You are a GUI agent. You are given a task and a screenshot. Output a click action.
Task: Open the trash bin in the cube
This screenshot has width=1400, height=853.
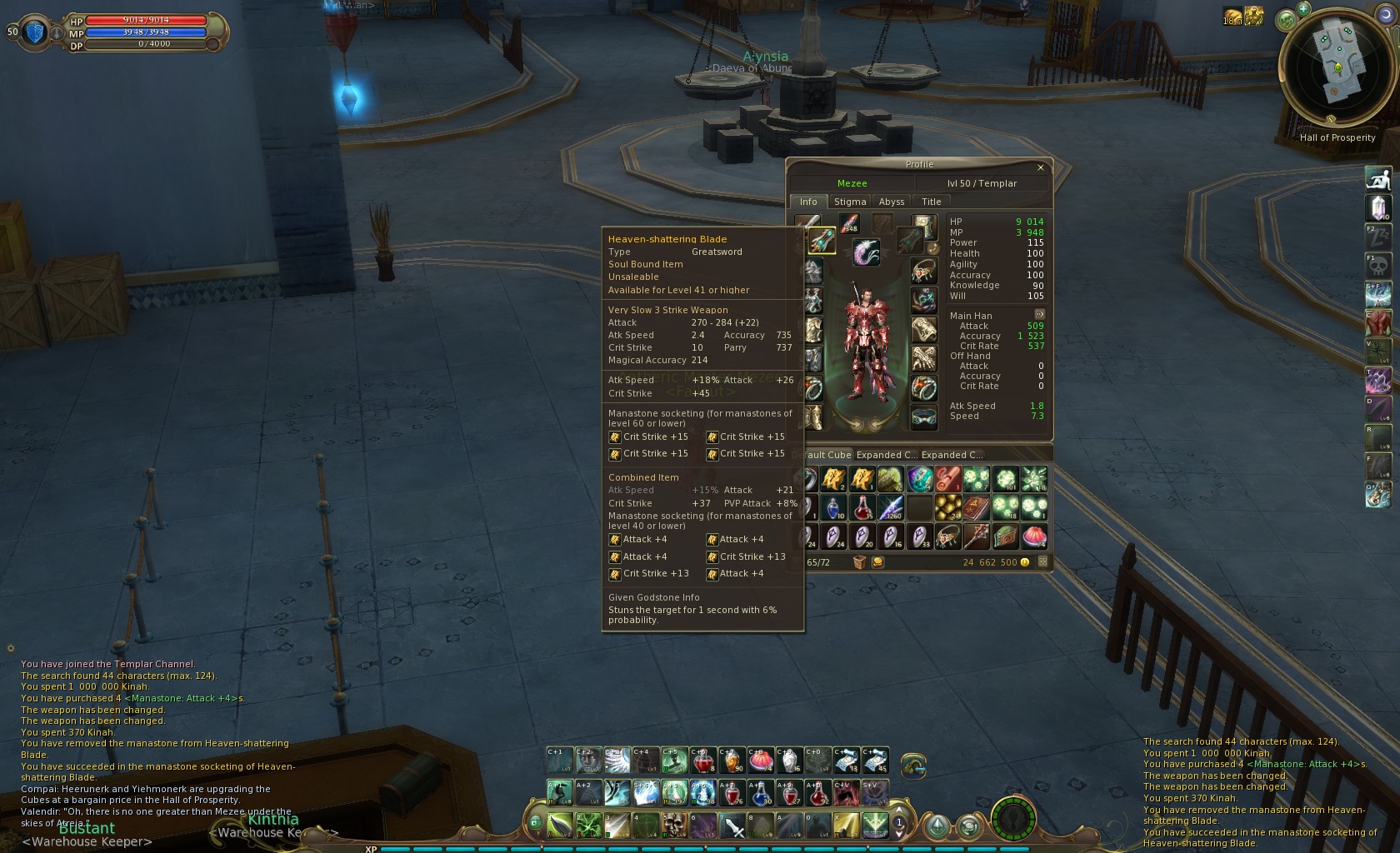coord(859,562)
